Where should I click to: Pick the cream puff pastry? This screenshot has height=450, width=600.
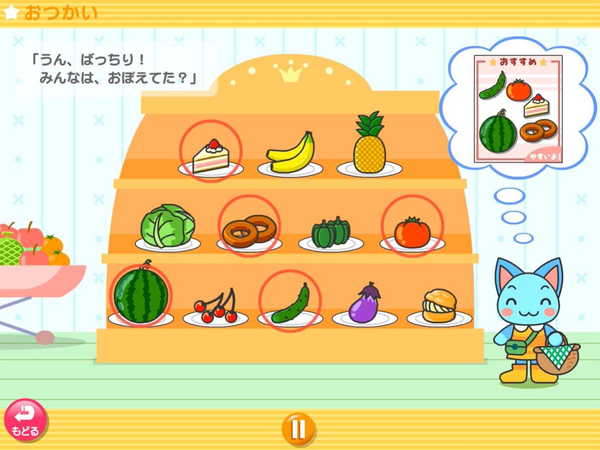439,304
